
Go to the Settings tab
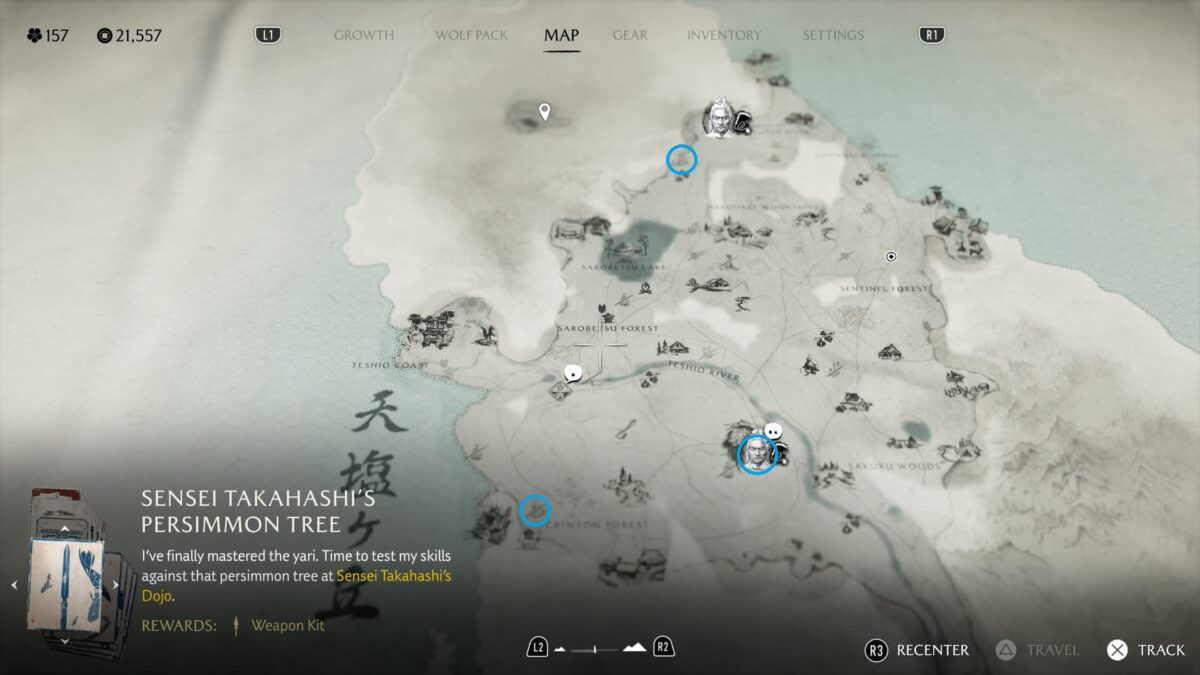[832, 35]
